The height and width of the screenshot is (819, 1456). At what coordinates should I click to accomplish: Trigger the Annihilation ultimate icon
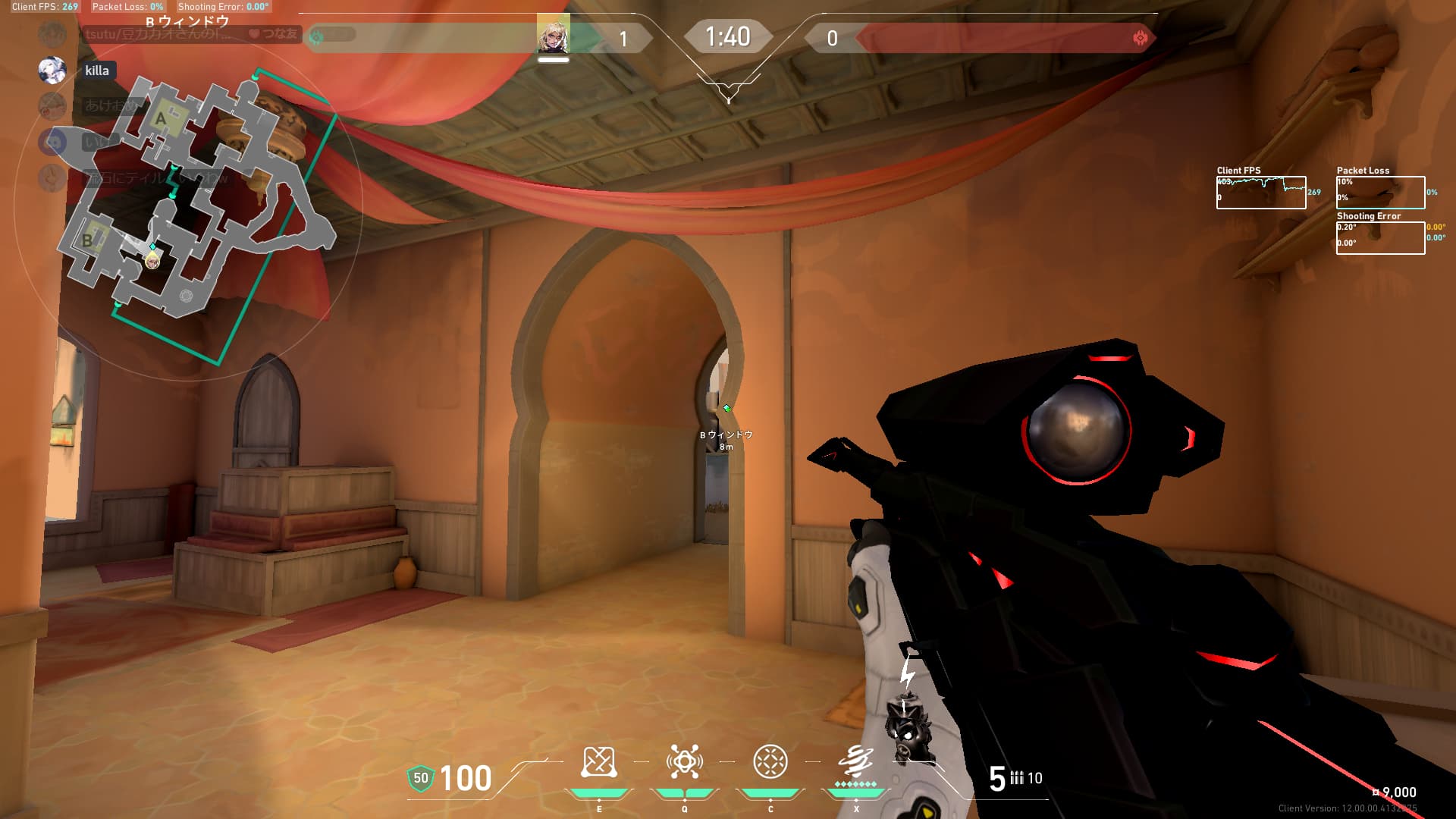tap(855, 761)
